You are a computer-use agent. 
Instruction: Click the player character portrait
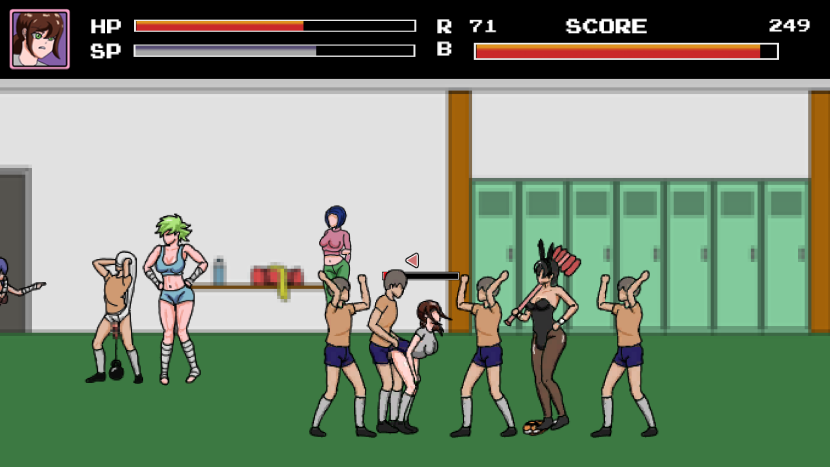pos(40,39)
